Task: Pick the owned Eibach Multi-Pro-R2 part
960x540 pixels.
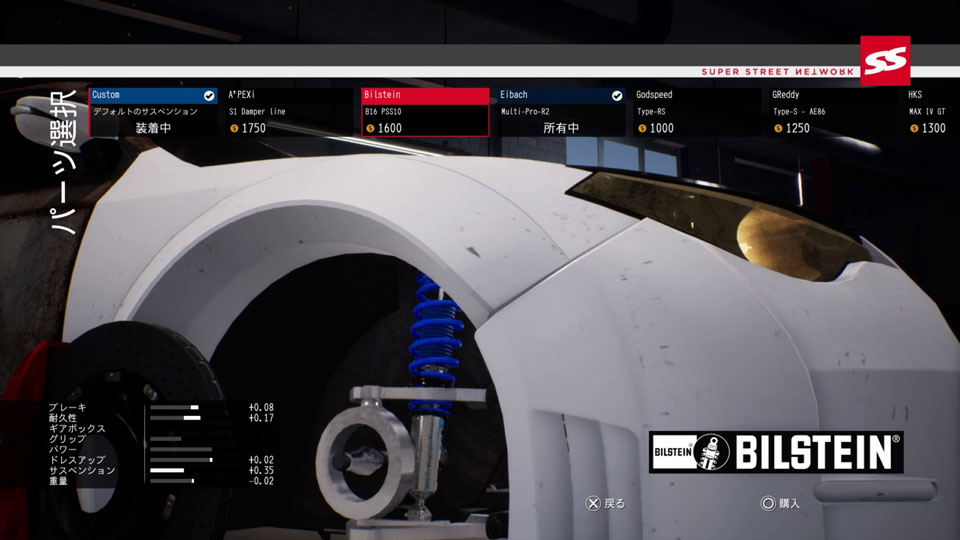Action: pyautogui.click(x=561, y=112)
